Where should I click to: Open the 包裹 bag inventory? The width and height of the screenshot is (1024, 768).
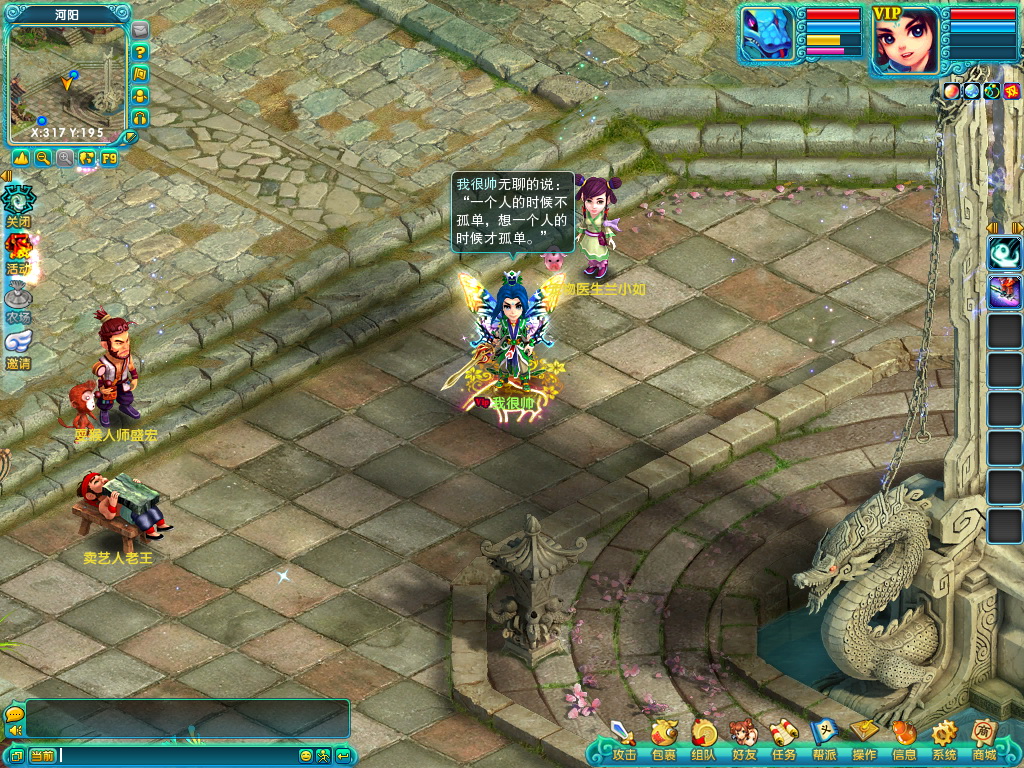click(x=663, y=738)
